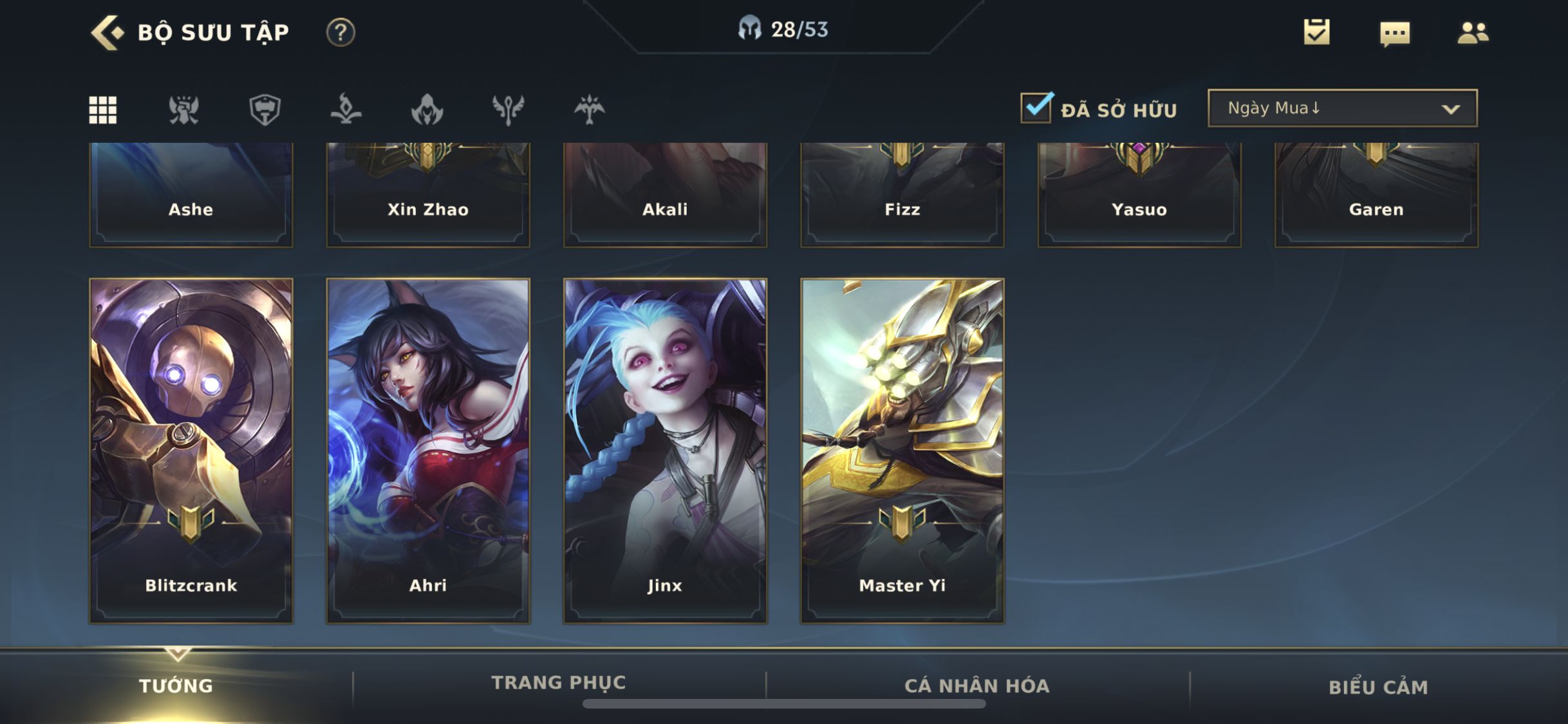
Task: Select the all-champions grid filter
Action: click(x=103, y=109)
